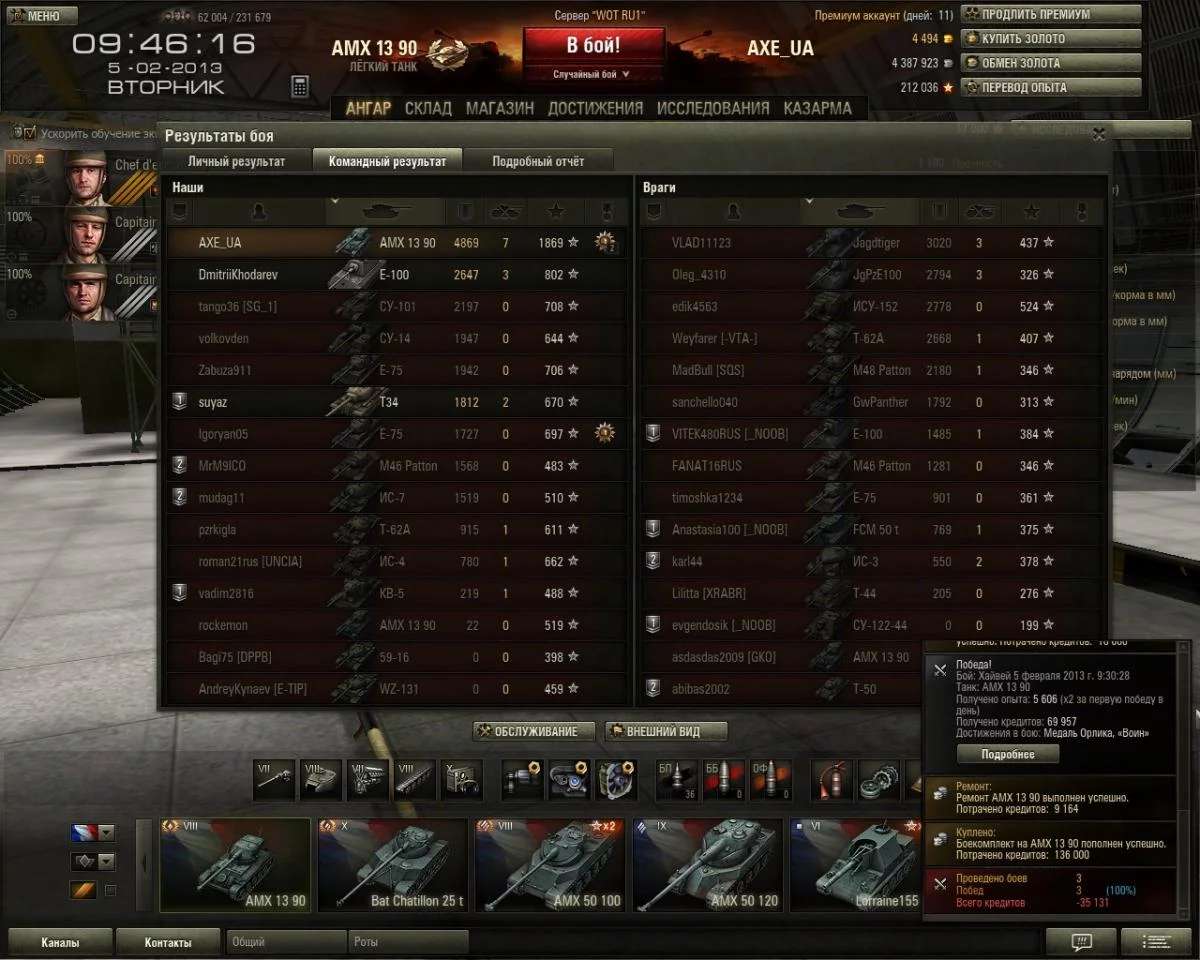
Task: Open the Внешний вид customization
Action: coord(666,732)
